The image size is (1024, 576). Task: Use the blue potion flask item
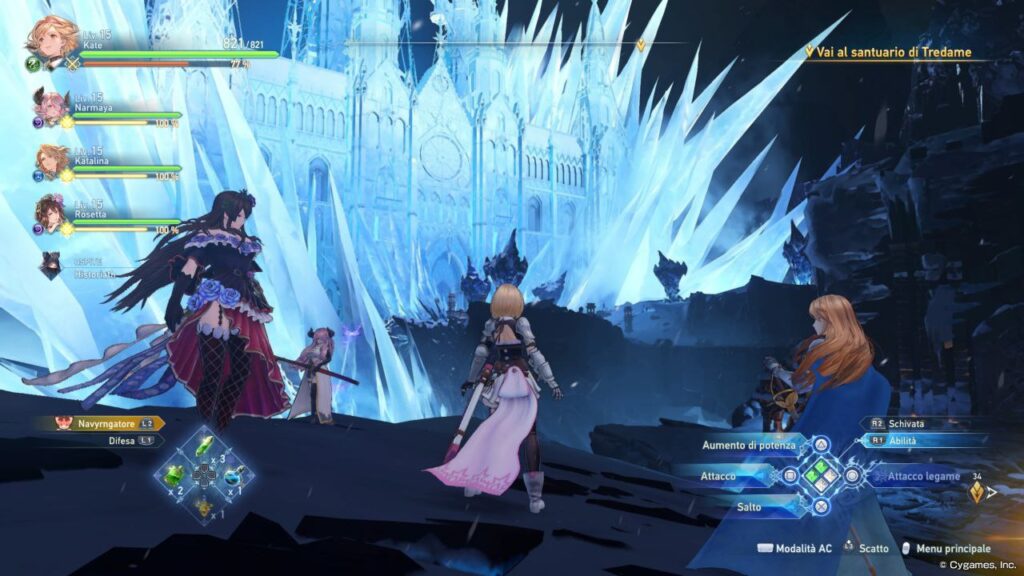click(x=236, y=477)
